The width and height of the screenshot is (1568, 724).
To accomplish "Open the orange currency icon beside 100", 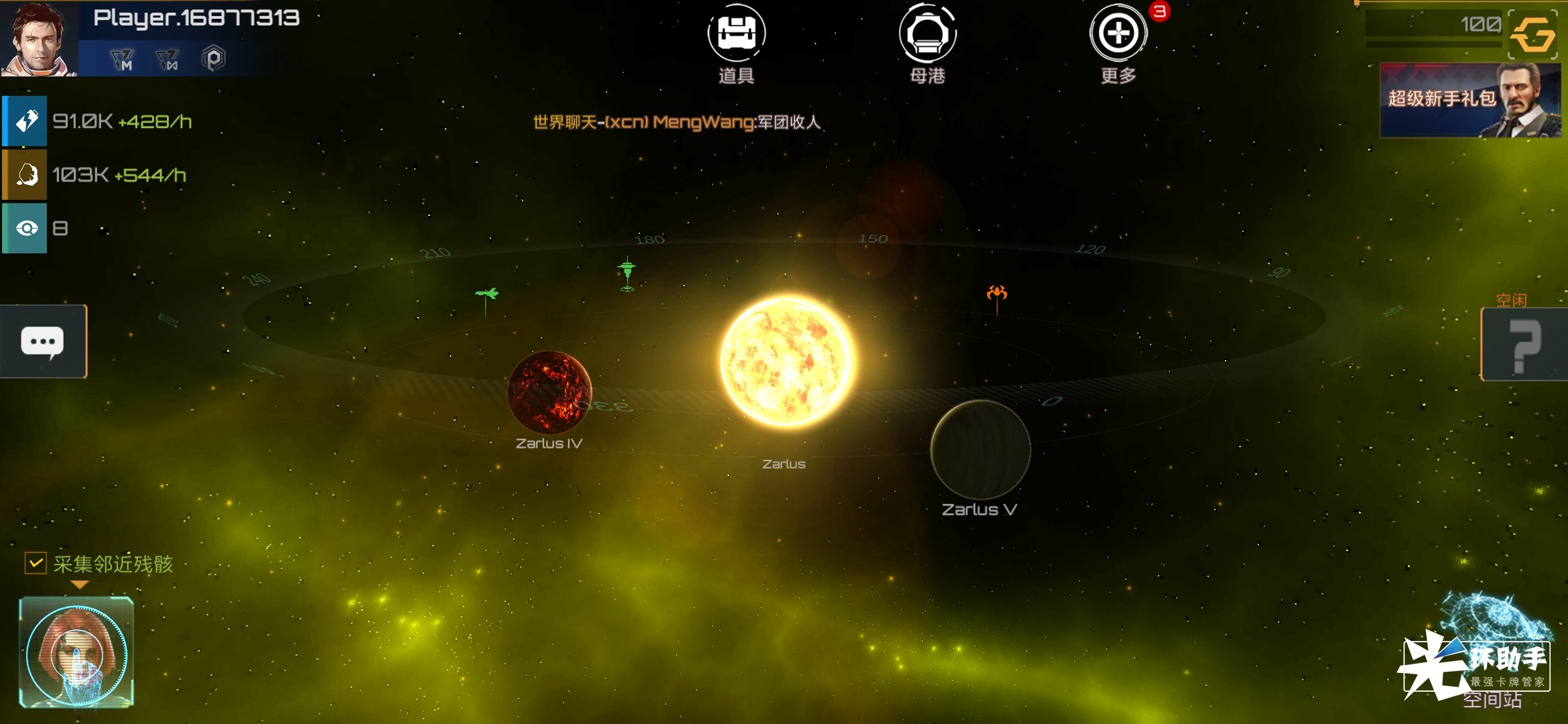I will [1532, 35].
